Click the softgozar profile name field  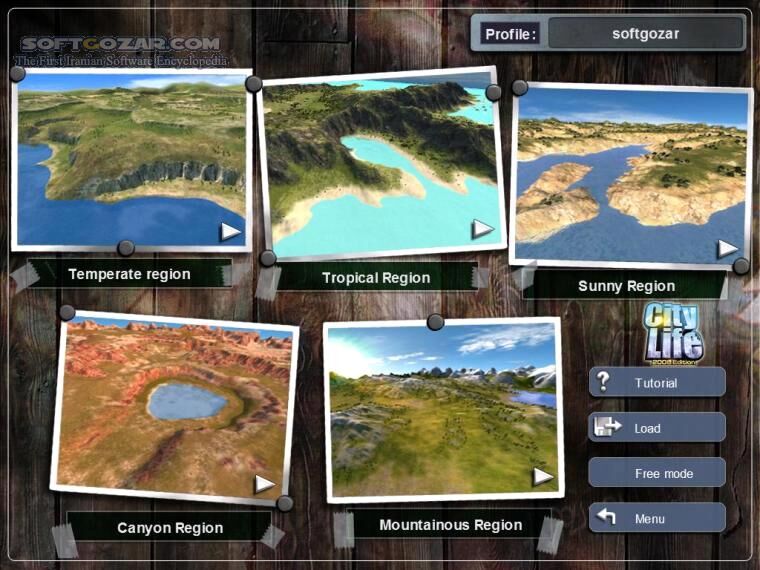tap(645, 33)
